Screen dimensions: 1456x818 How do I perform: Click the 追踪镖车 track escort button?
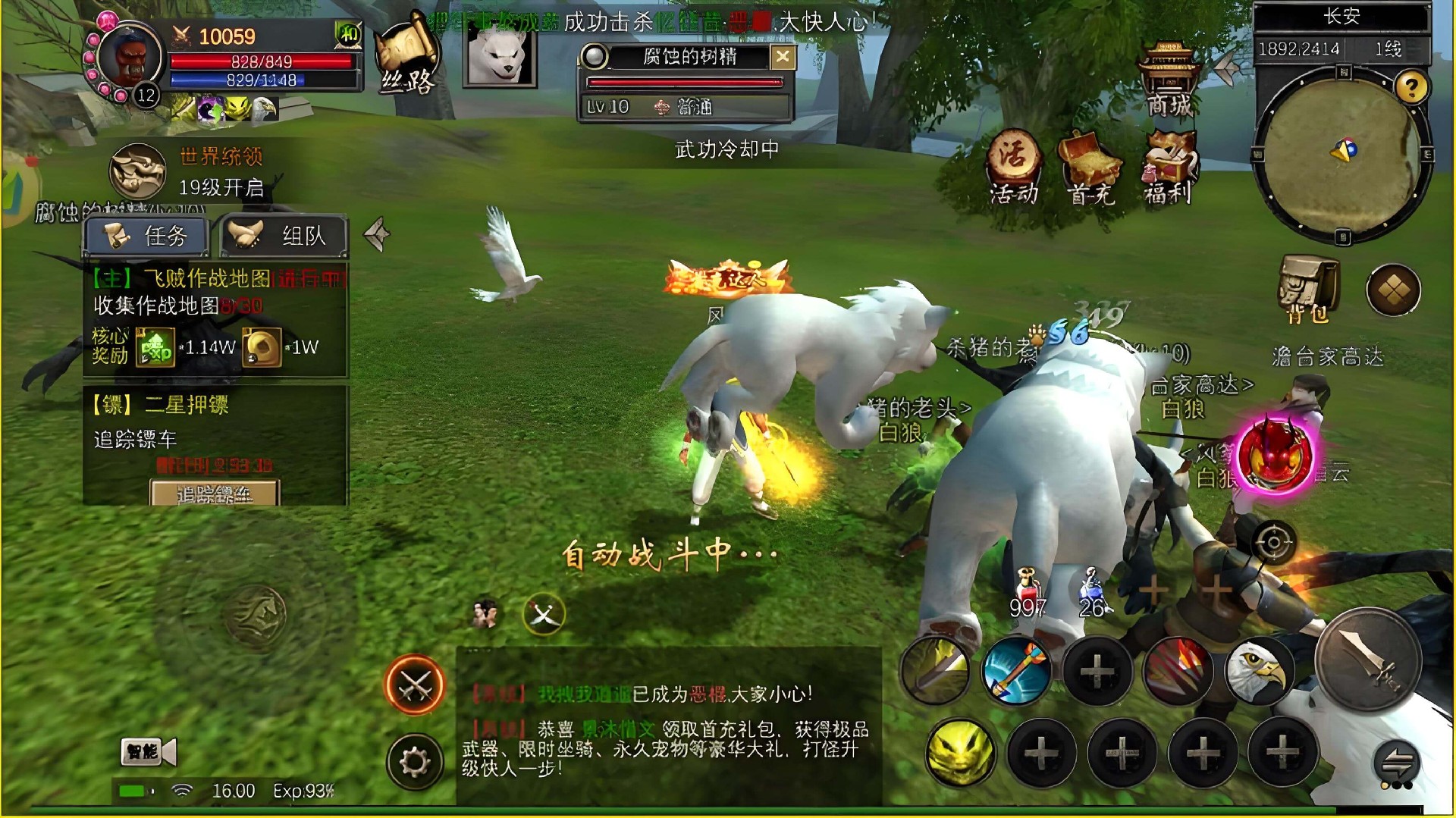click(x=215, y=494)
